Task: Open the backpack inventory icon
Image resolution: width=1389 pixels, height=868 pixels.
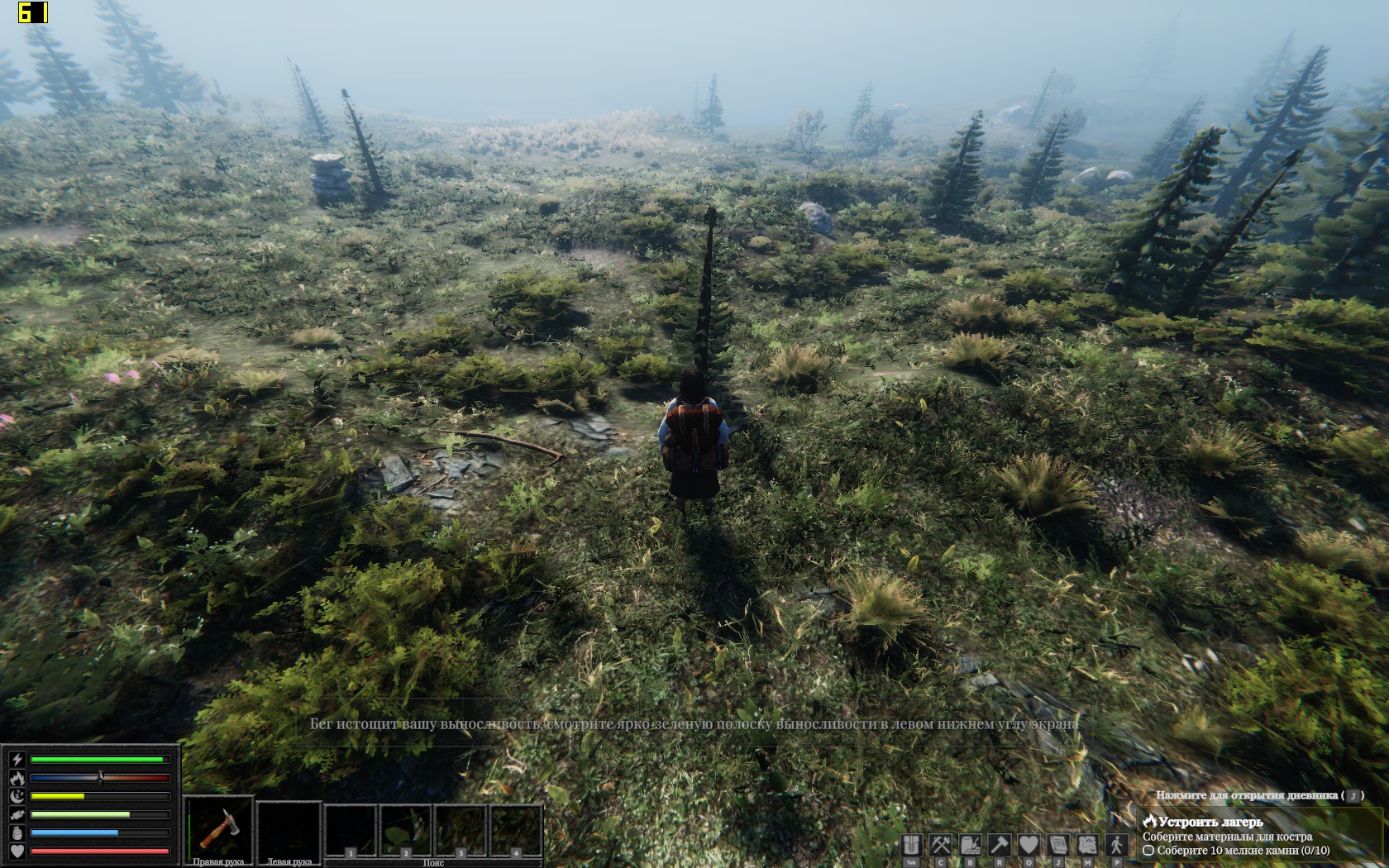Action: [x=911, y=846]
